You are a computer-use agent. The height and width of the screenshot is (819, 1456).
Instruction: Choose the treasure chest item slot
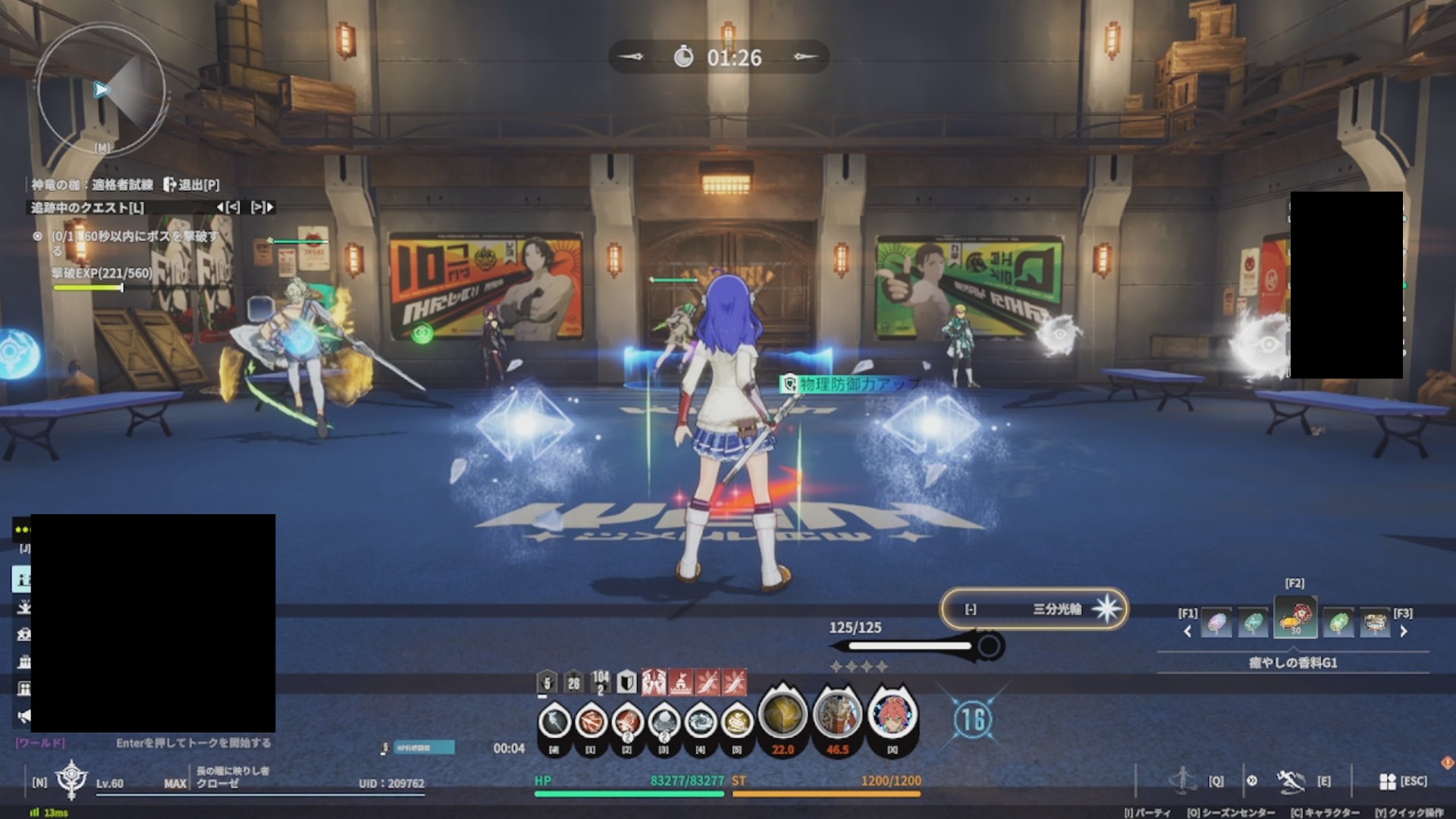(x=1375, y=623)
